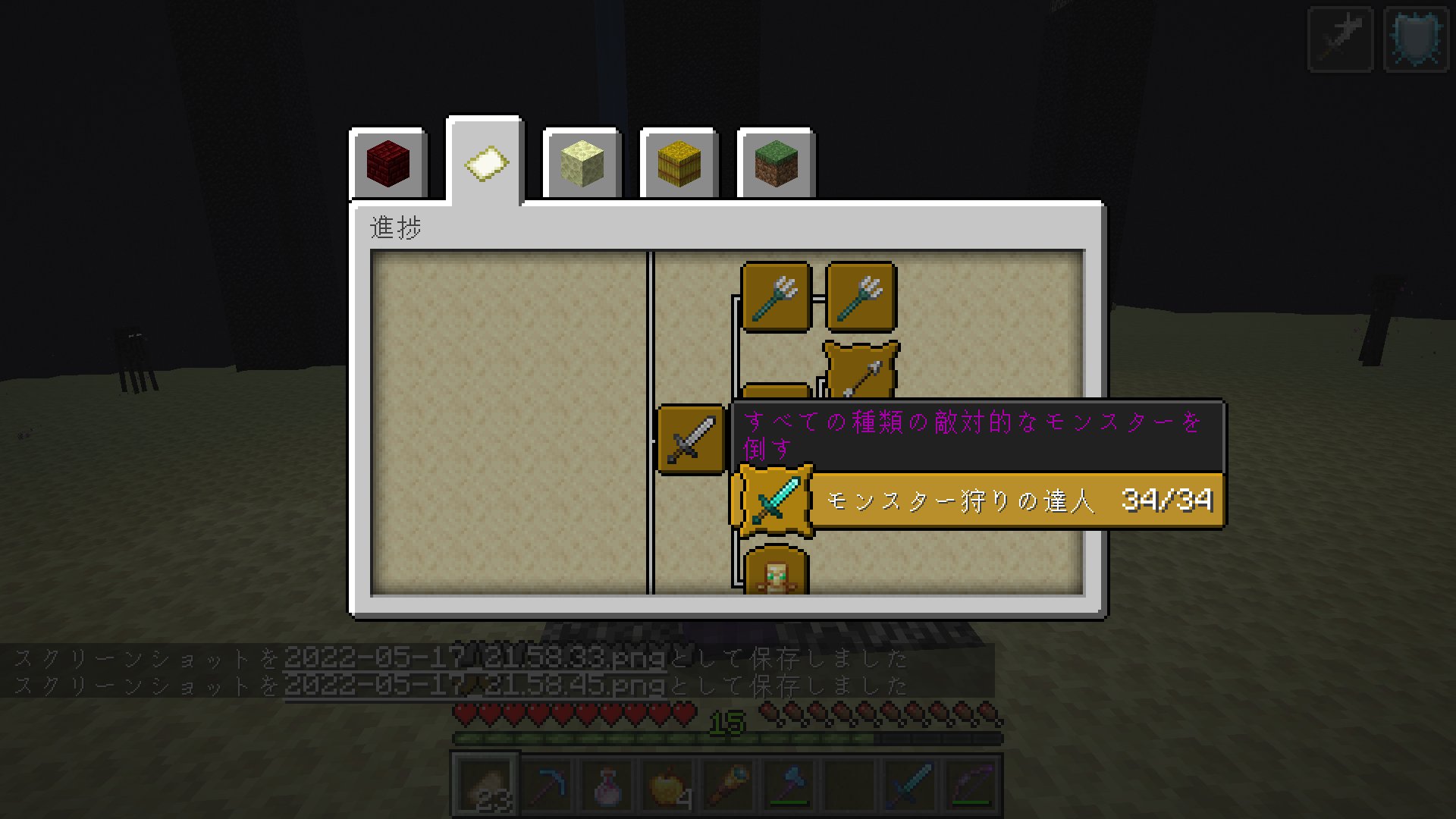This screenshot has height=819, width=1456.
Task: Click the diamond sword Monster Hunter advancement
Action: pyautogui.click(x=773, y=500)
